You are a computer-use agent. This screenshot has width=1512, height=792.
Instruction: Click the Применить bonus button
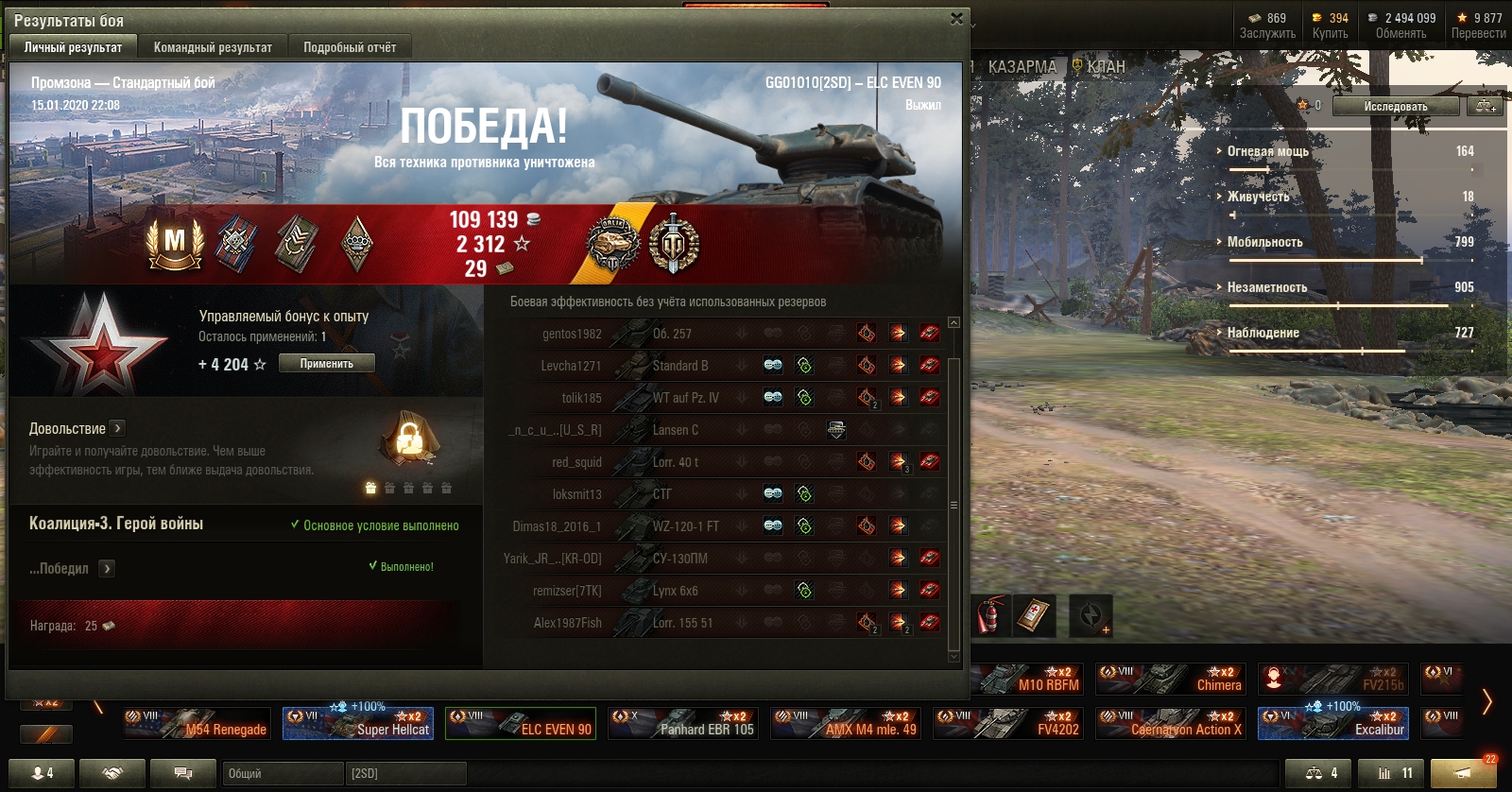click(326, 364)
